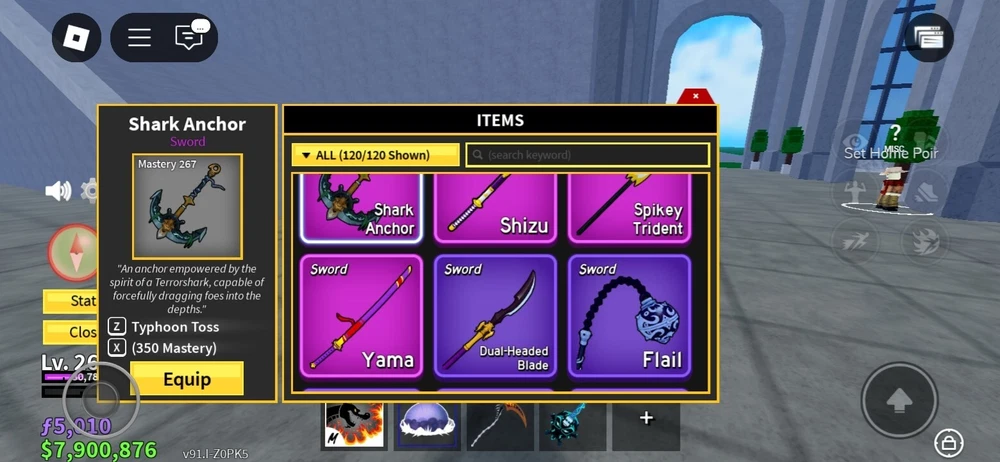Click the search keyword field
Image resolution: width=1000 pixels, height=462 pixels.
[588, 155]
